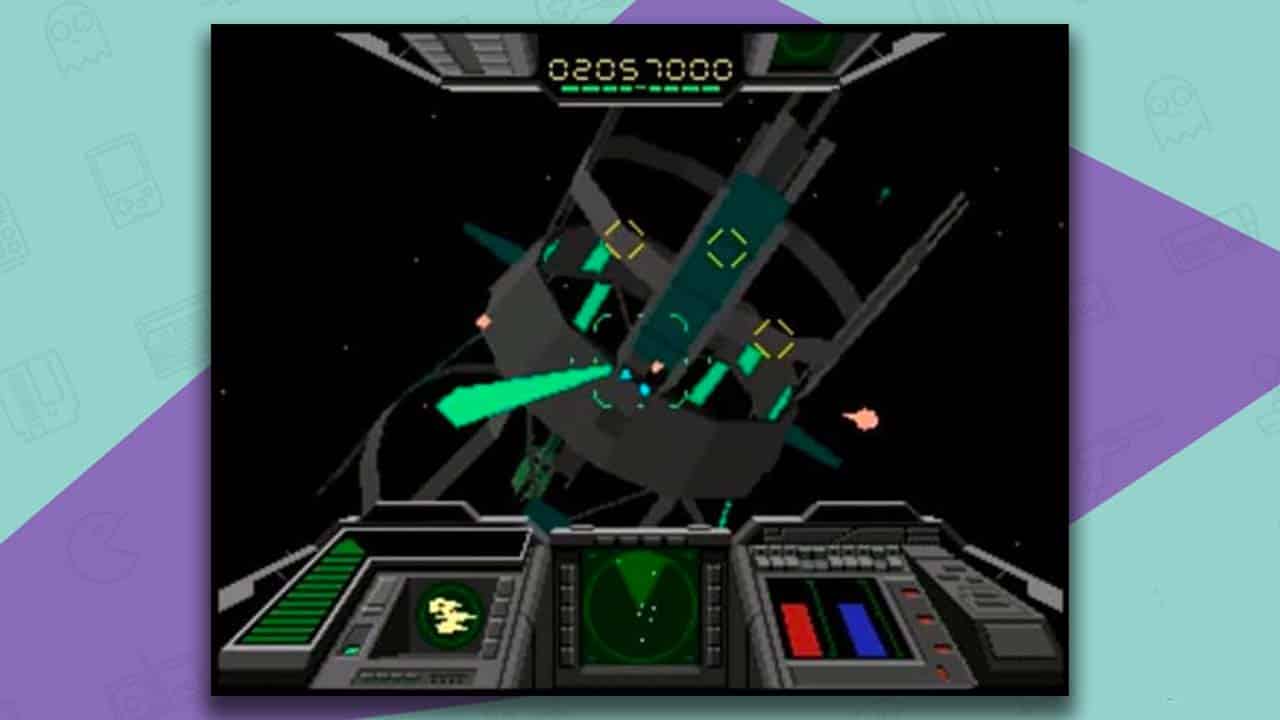
Task: Click the orange projectile near the left
Action: 482,322
